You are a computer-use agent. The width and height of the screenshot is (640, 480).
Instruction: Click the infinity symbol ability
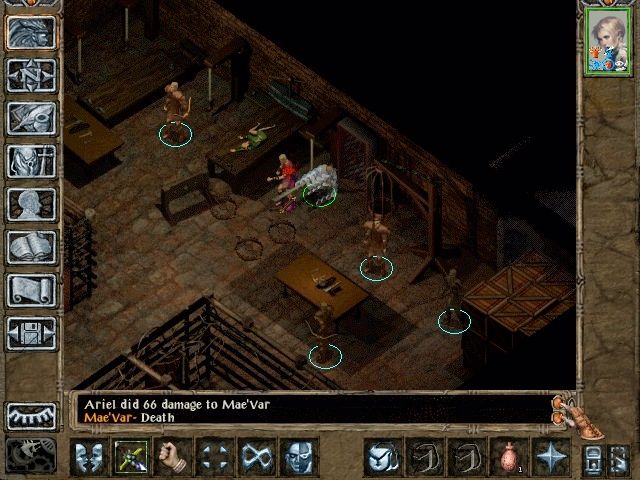pyautogui.click(x=256, y=457)
